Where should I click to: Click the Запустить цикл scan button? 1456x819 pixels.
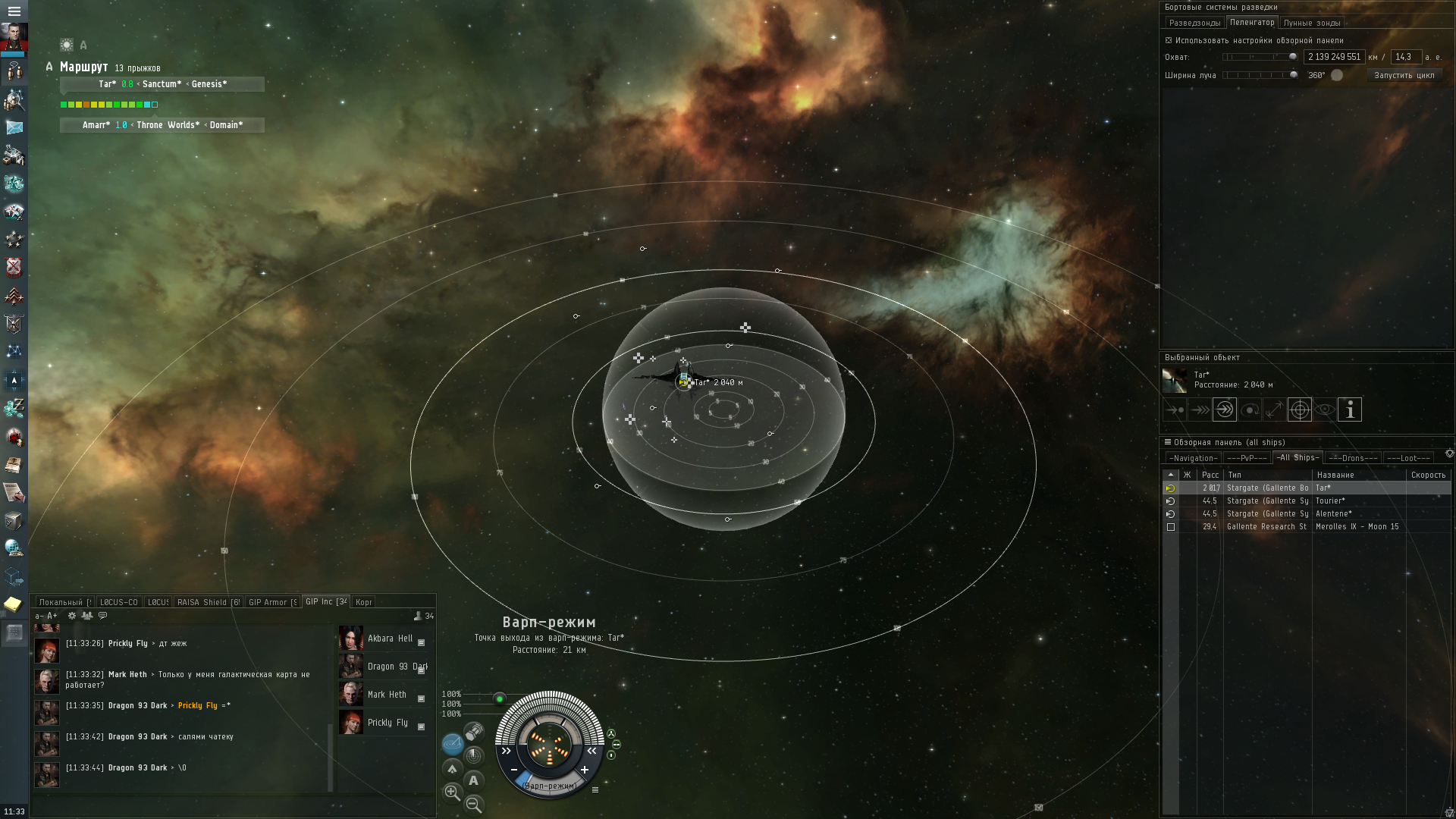coord(1404,75)
